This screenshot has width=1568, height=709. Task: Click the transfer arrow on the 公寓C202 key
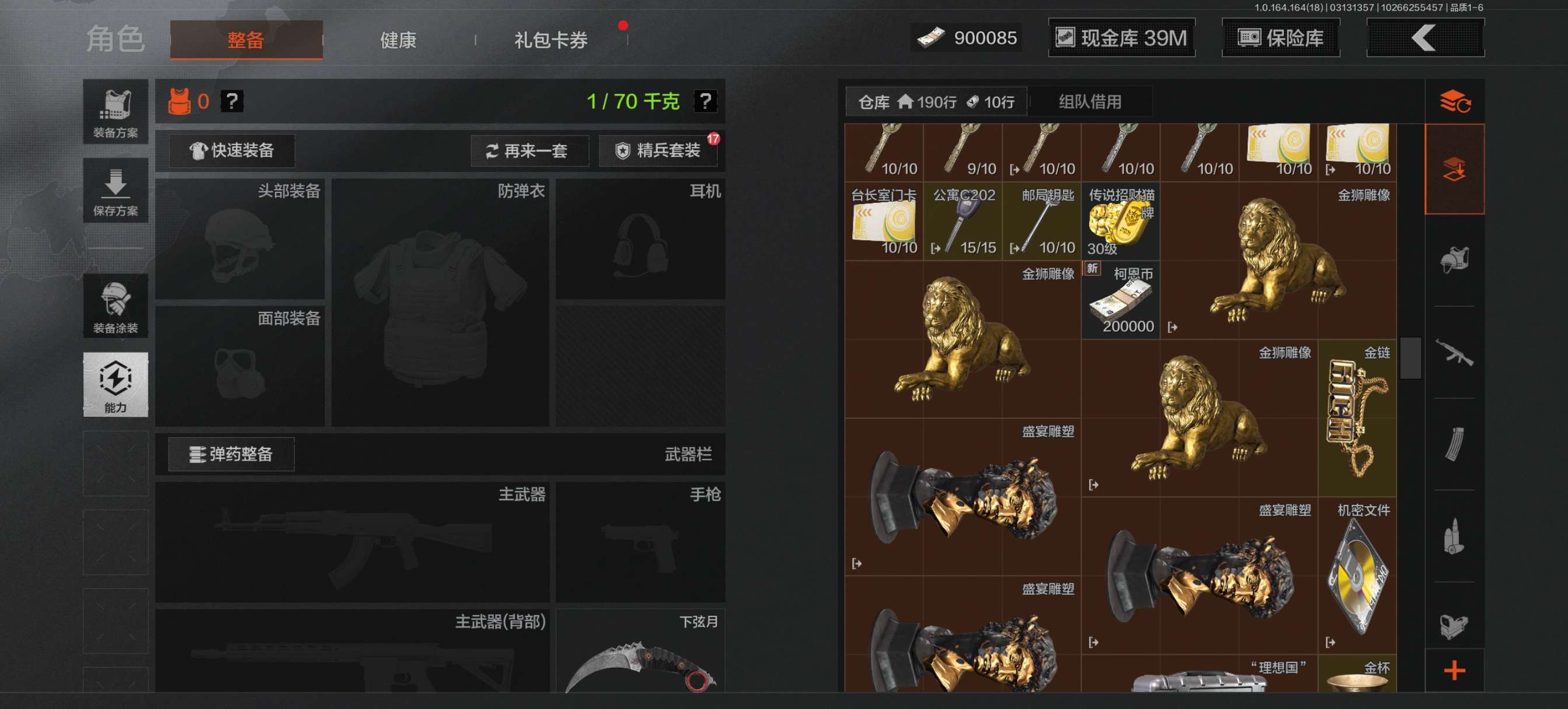pos(936,248)
